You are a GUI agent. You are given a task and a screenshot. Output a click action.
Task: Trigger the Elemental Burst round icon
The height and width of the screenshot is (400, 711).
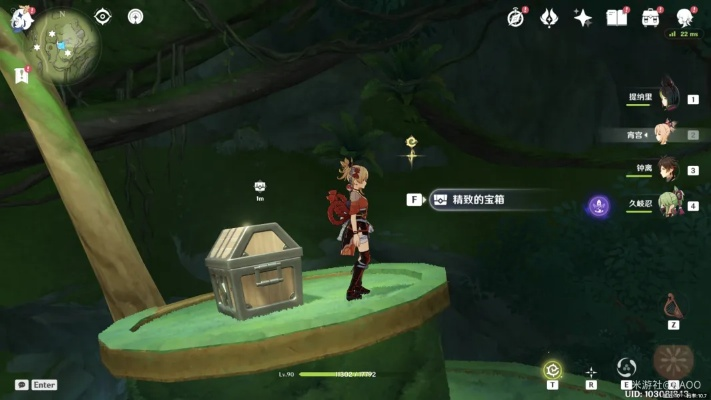(672, 362)
